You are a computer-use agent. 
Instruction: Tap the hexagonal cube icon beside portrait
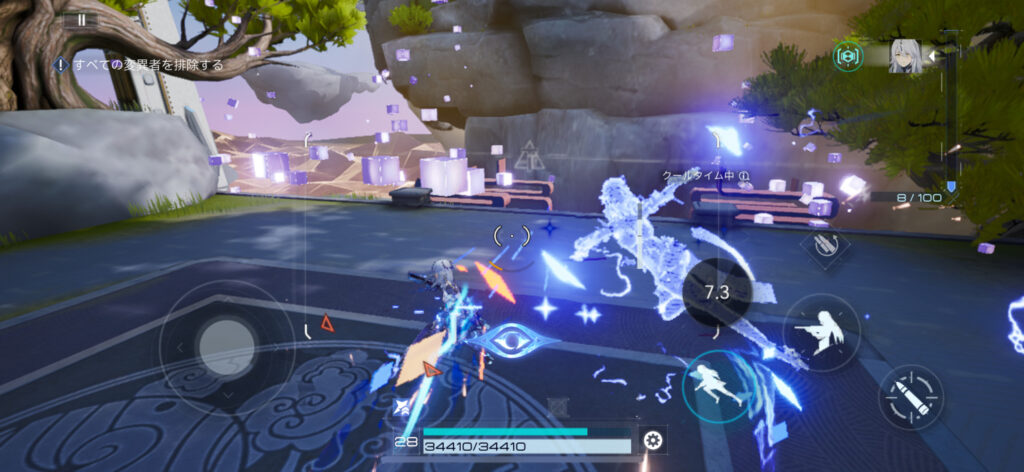pyautogui.click(x=850, y=56)
